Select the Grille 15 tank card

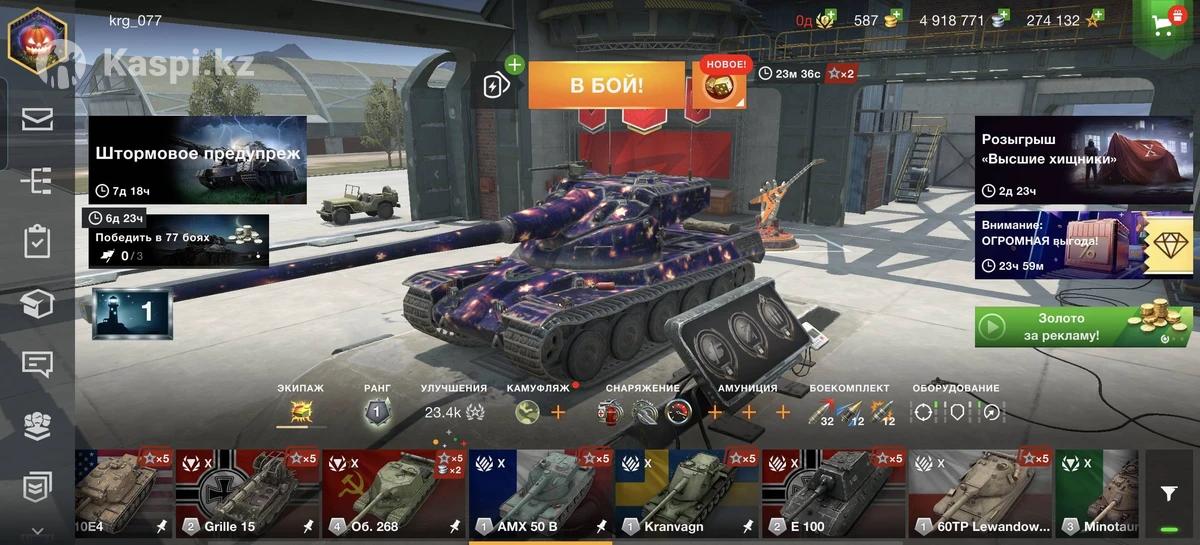(x=247, y=494)
